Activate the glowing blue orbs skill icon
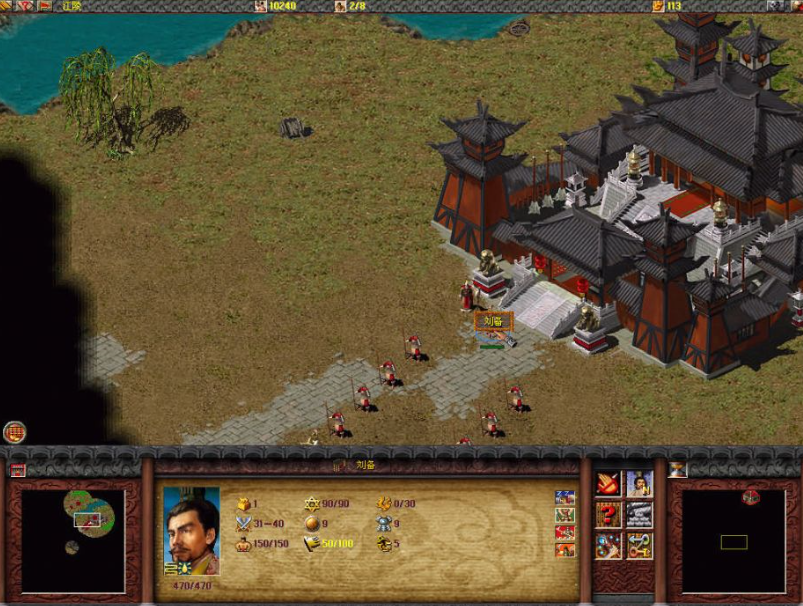The width and height of the screenshot is (803, 606). [609, 545]
